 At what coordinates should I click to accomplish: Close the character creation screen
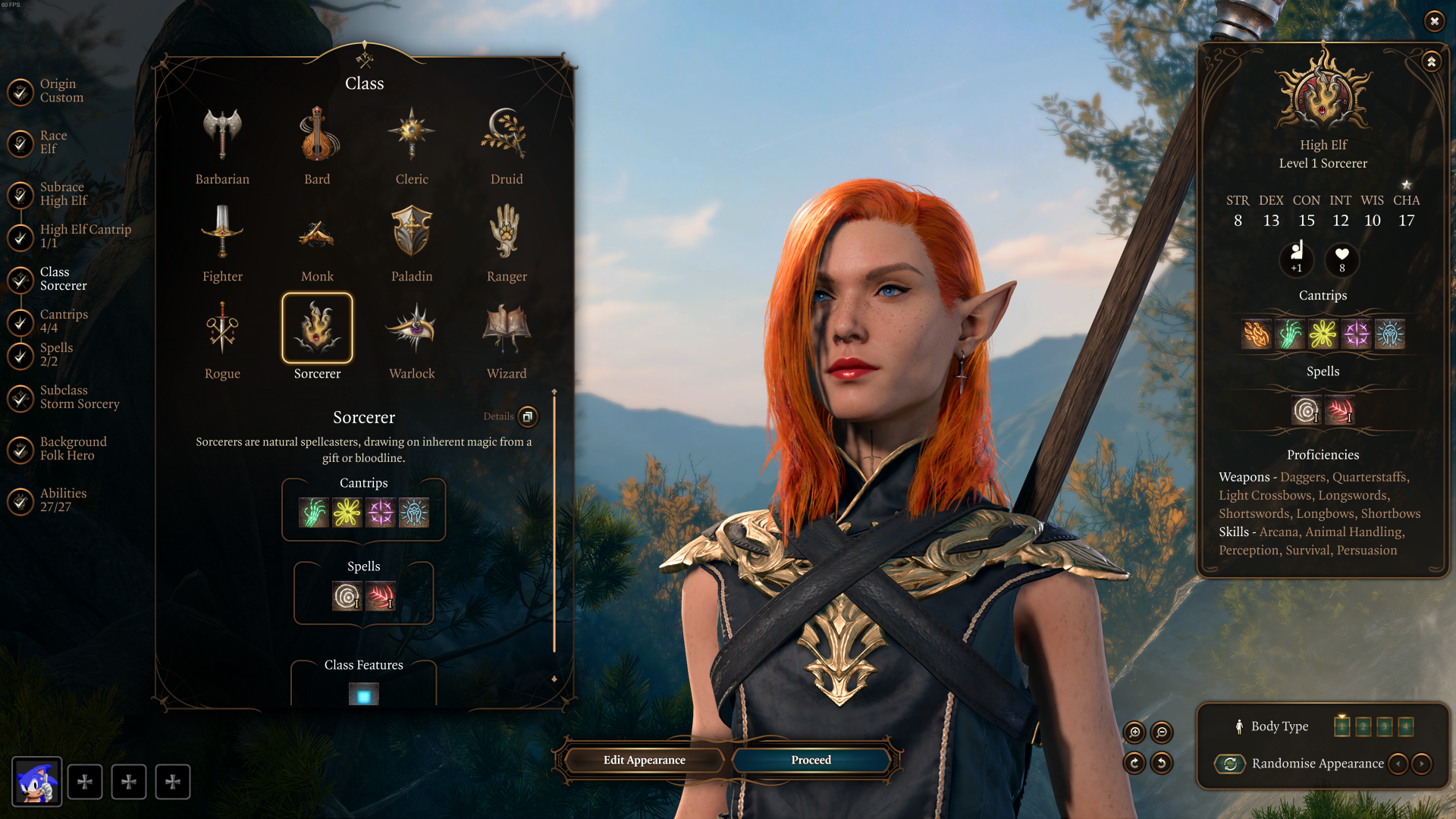(x=1434, y=21)
